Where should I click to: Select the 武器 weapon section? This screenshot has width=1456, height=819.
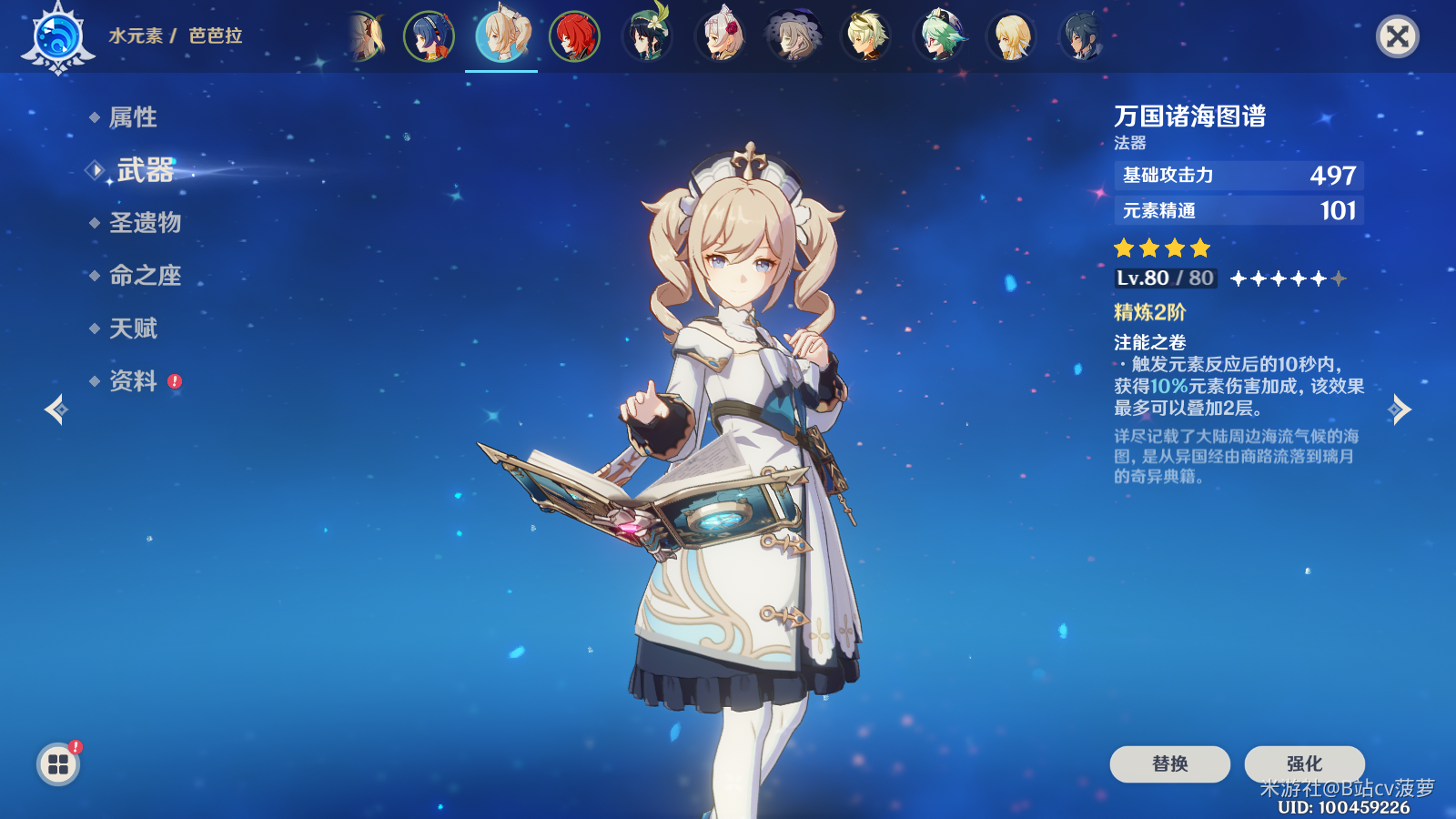(x=145, y=170)
